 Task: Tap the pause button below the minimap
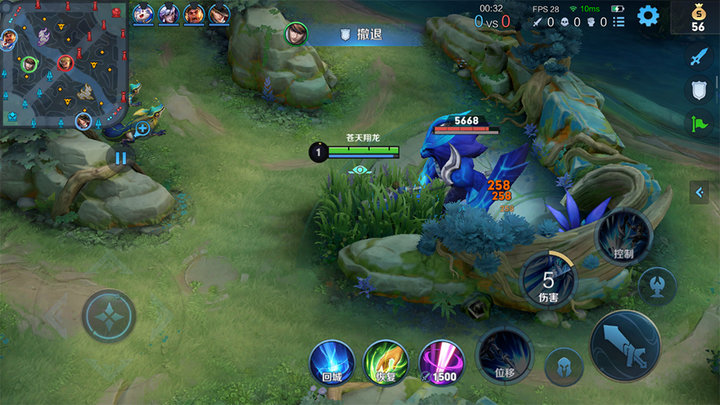pos(121,157)
